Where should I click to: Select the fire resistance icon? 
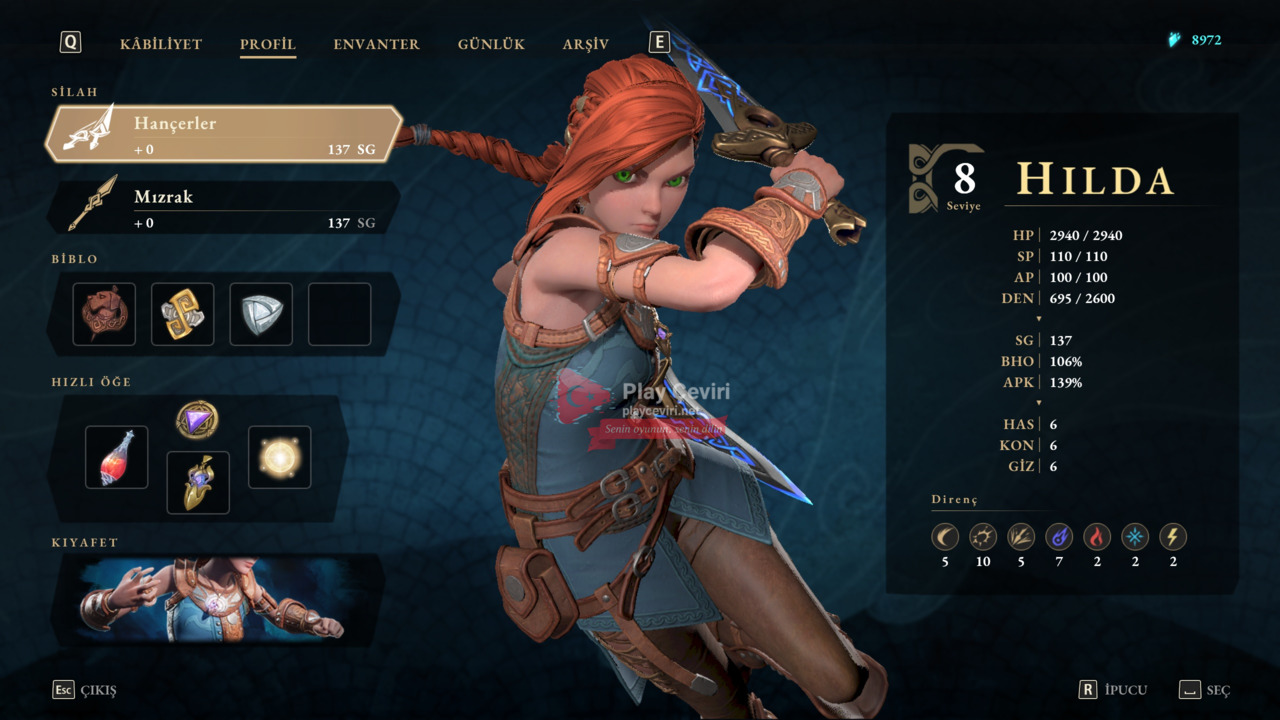pyautogui.click(x=1097, y=537)
